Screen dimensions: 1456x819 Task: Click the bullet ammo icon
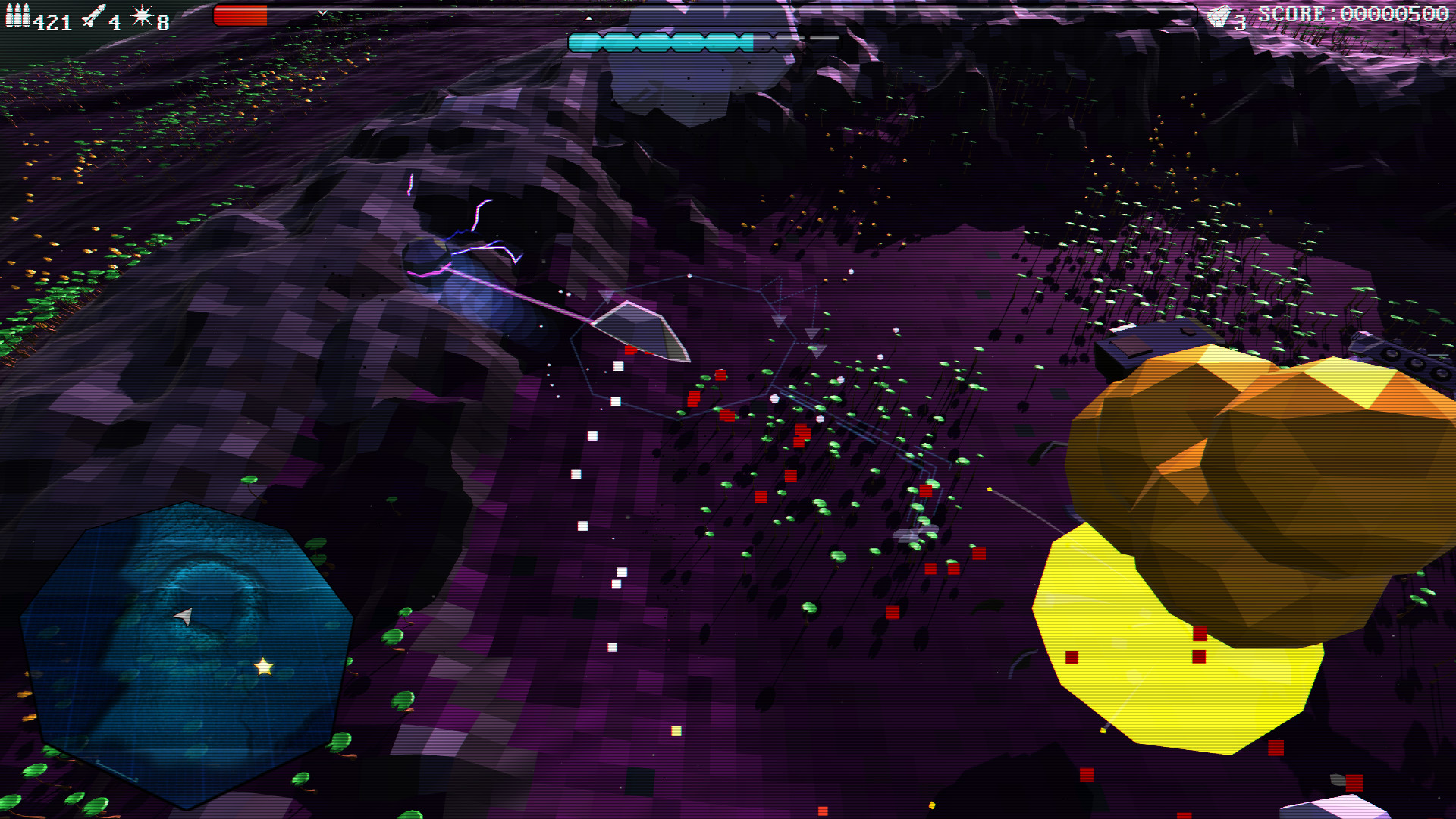click(x=17, y=14)
